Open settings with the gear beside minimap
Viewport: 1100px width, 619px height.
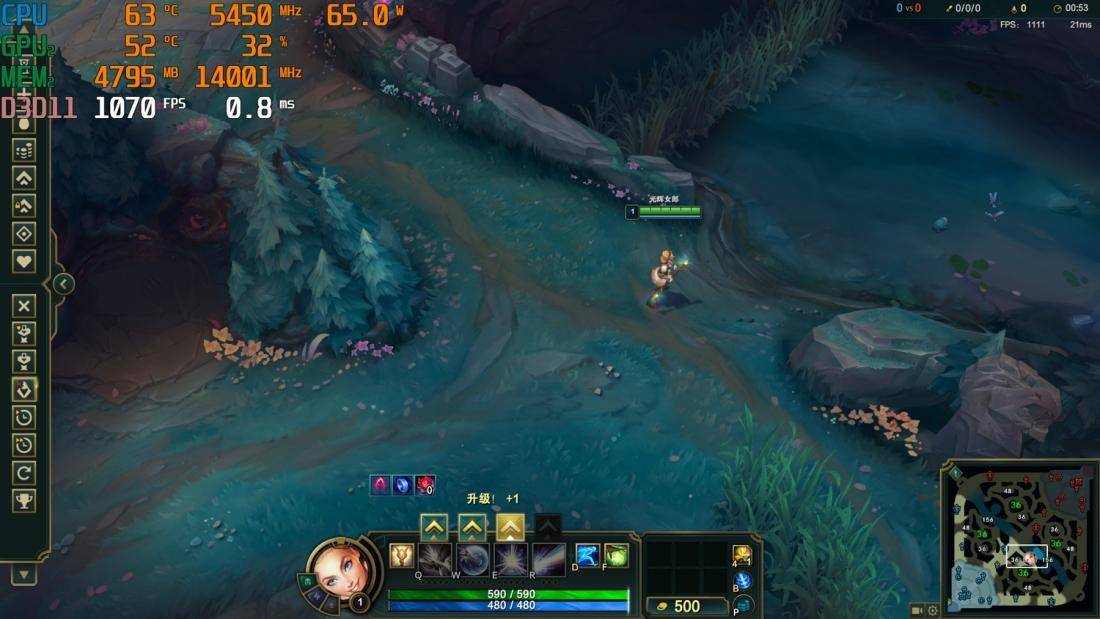[933, 610]
